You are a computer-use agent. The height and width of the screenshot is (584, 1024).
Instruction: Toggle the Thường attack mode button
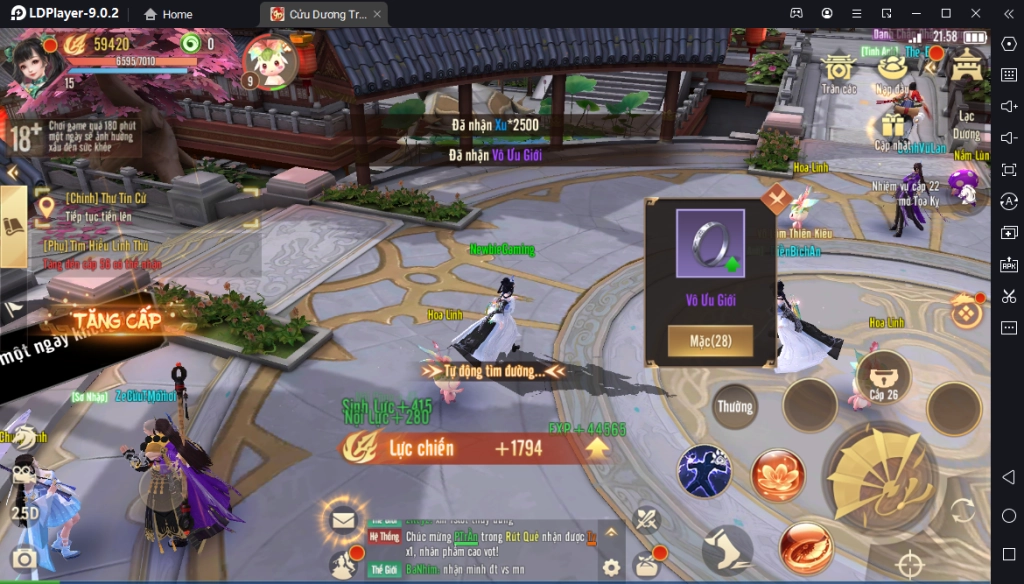click(x=735, y=407)
